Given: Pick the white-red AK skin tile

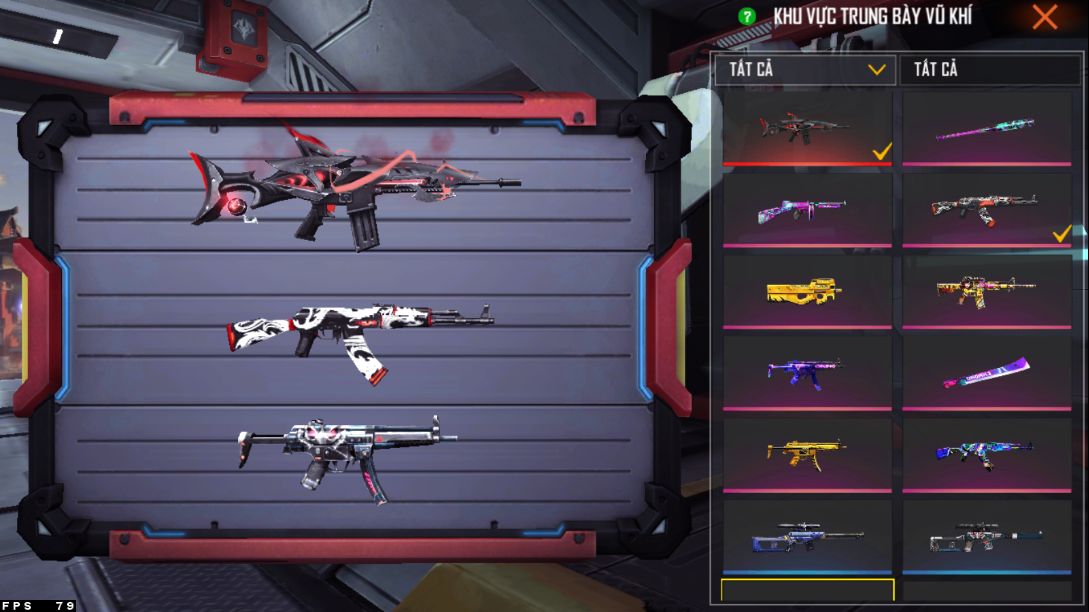Looking at the screenshot, I should click(x=987, y=209).
